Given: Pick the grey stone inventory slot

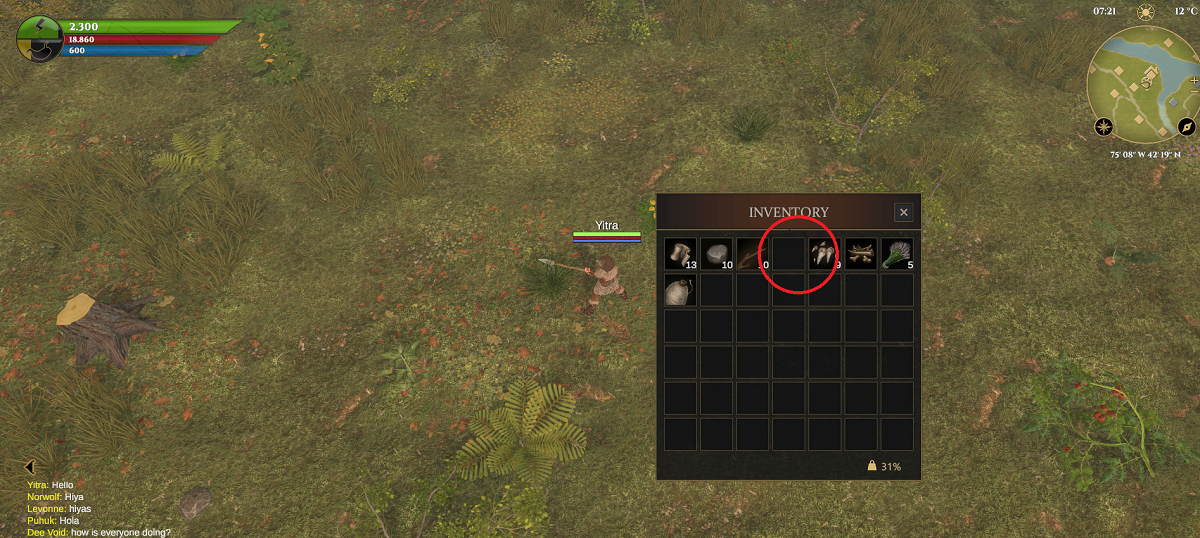Looking at the screenshot, I should tap(717, 254).
